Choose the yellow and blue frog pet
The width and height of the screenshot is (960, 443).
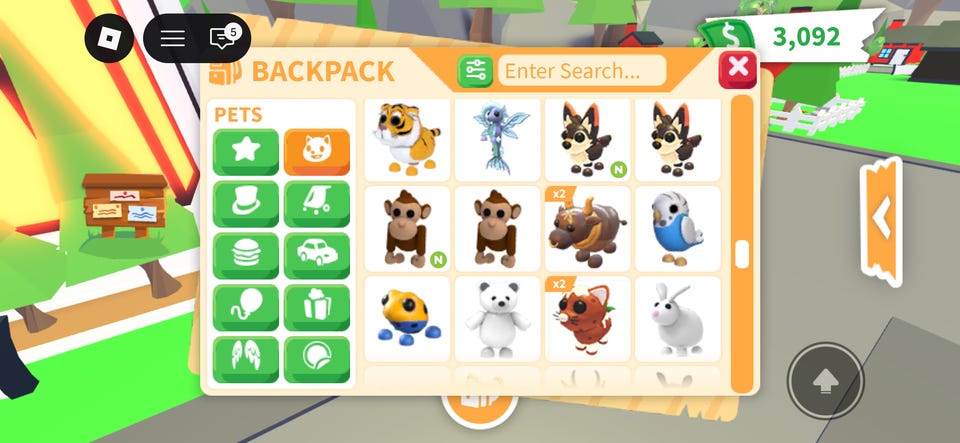click(408, 318)
